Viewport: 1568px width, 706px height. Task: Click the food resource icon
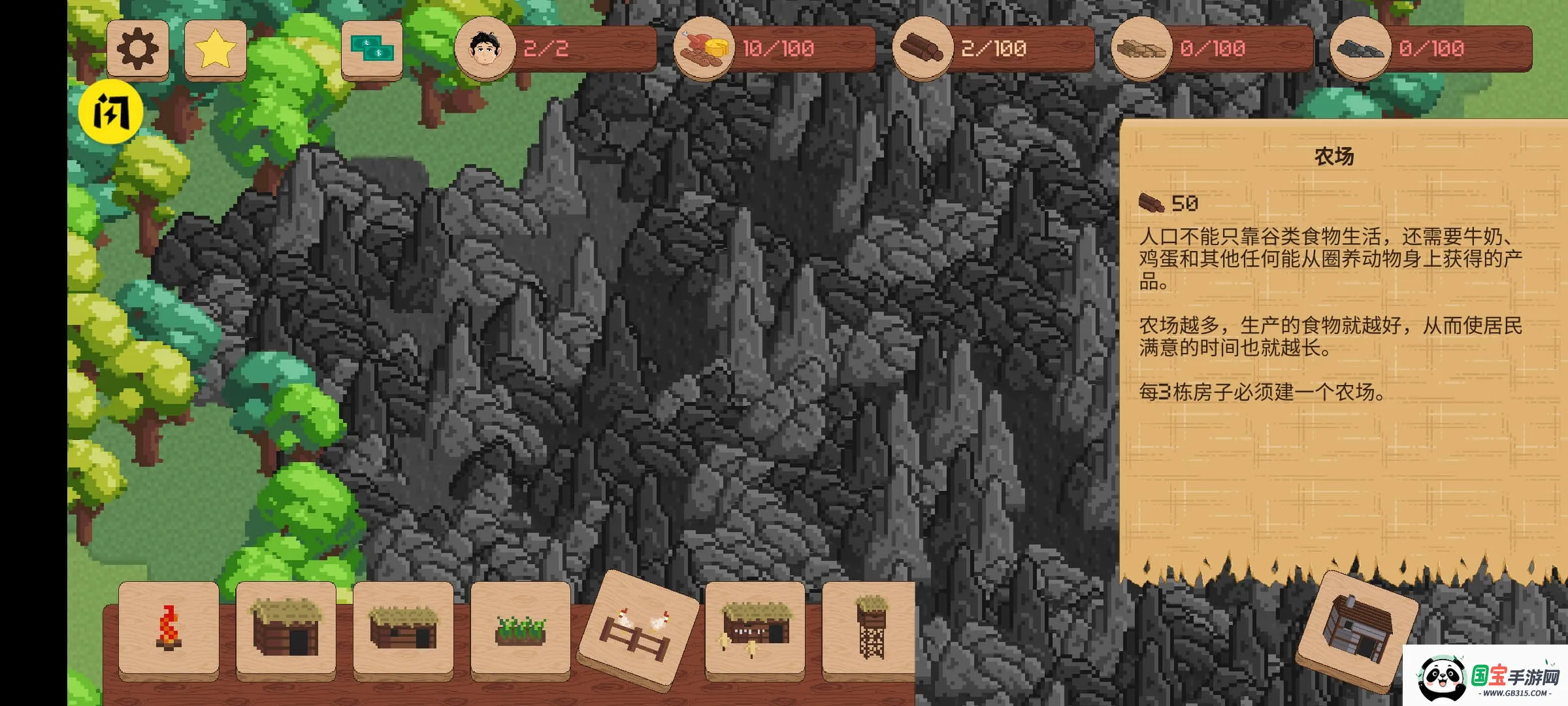704,48
